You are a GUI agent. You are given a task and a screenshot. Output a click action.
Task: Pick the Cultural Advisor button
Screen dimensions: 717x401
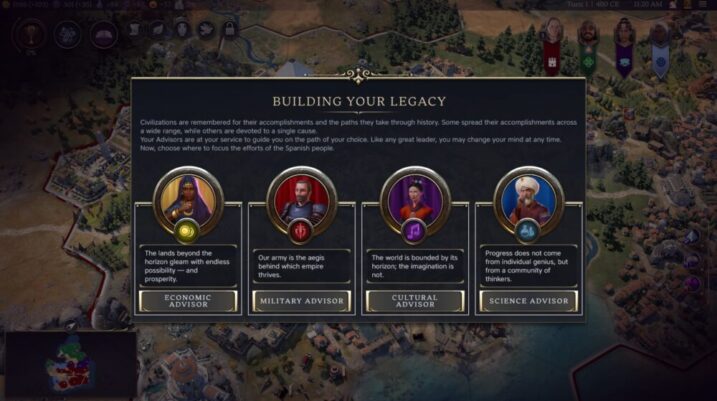click(x=415, y=300)
